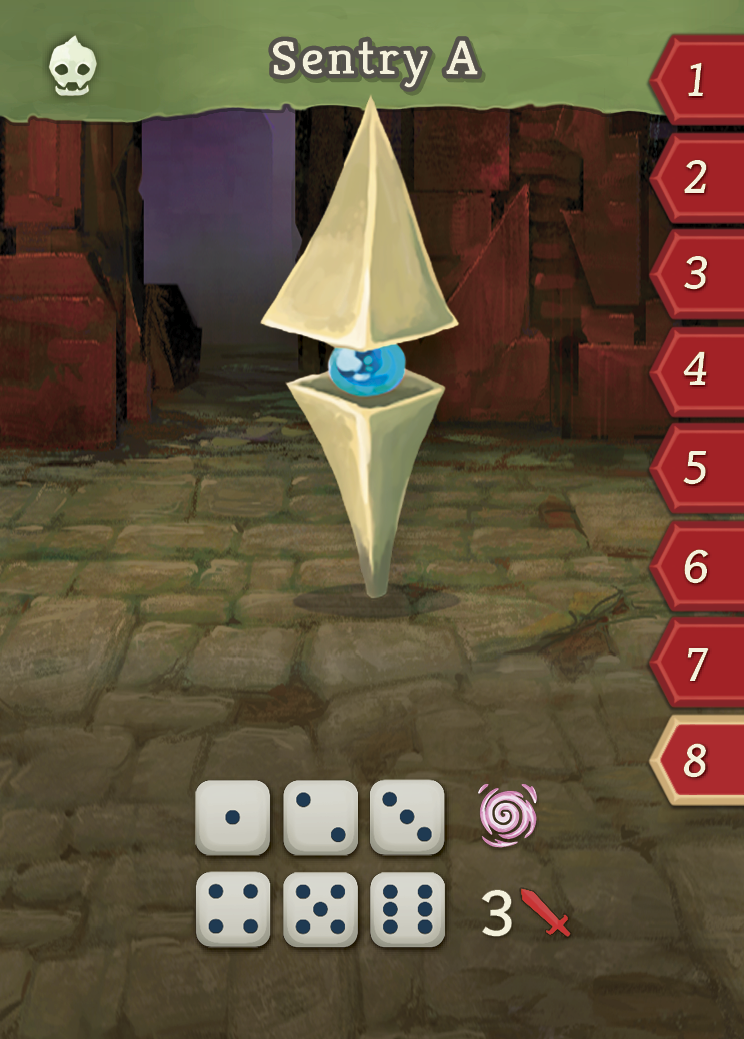Switch to the tab numbered 5
Screen dimensions: 744x1039
pos(697,468)
